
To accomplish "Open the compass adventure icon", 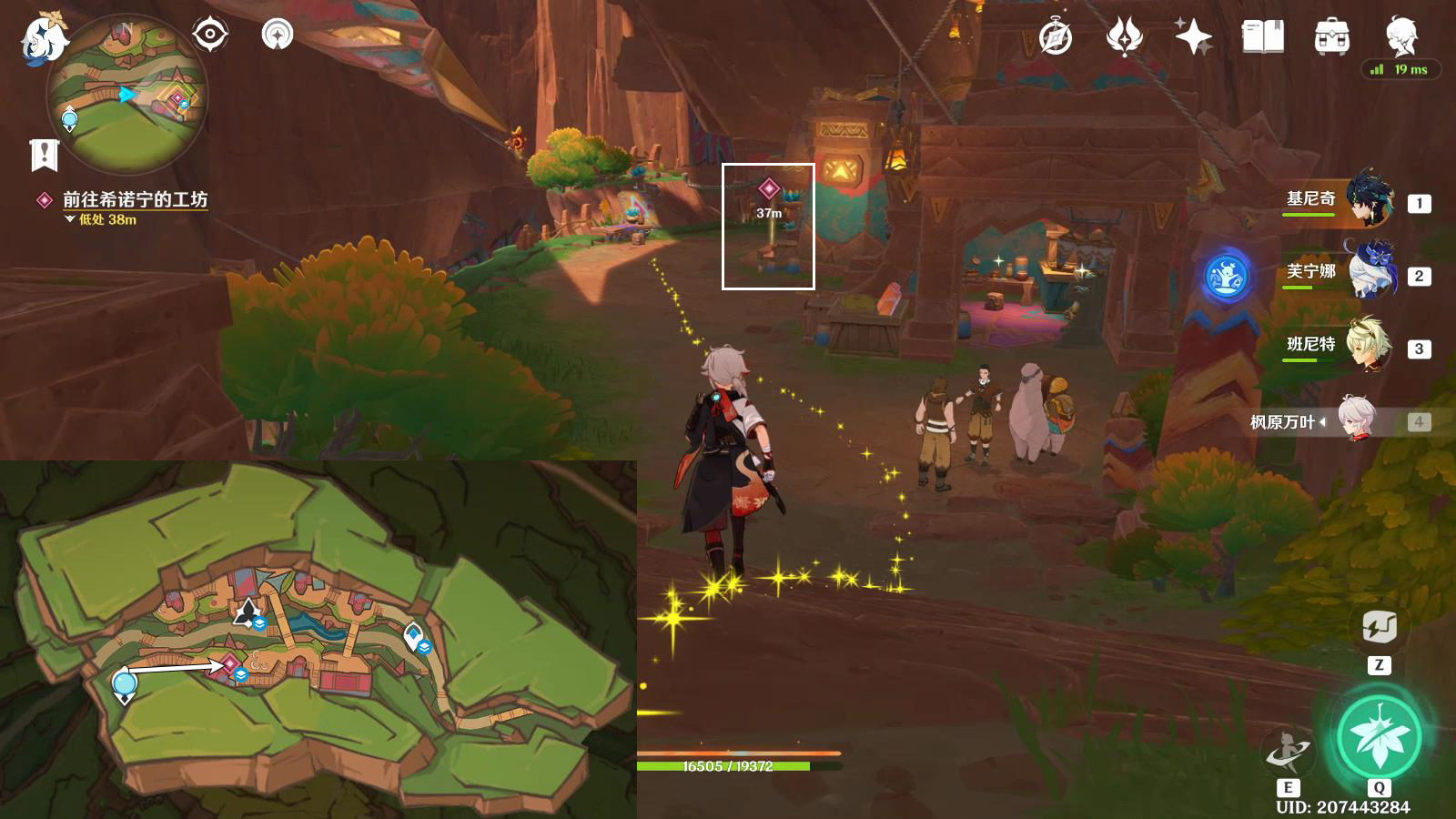I will 1056,37.
